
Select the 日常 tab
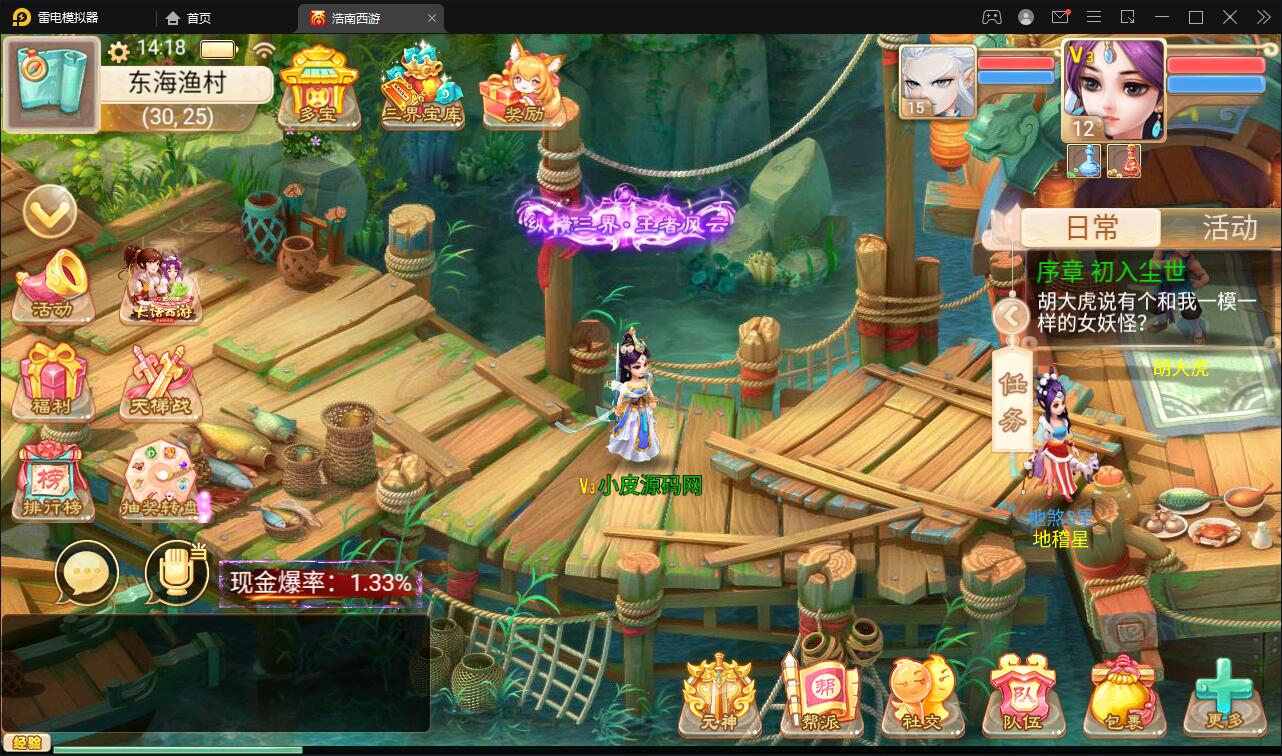(1089, 228)
